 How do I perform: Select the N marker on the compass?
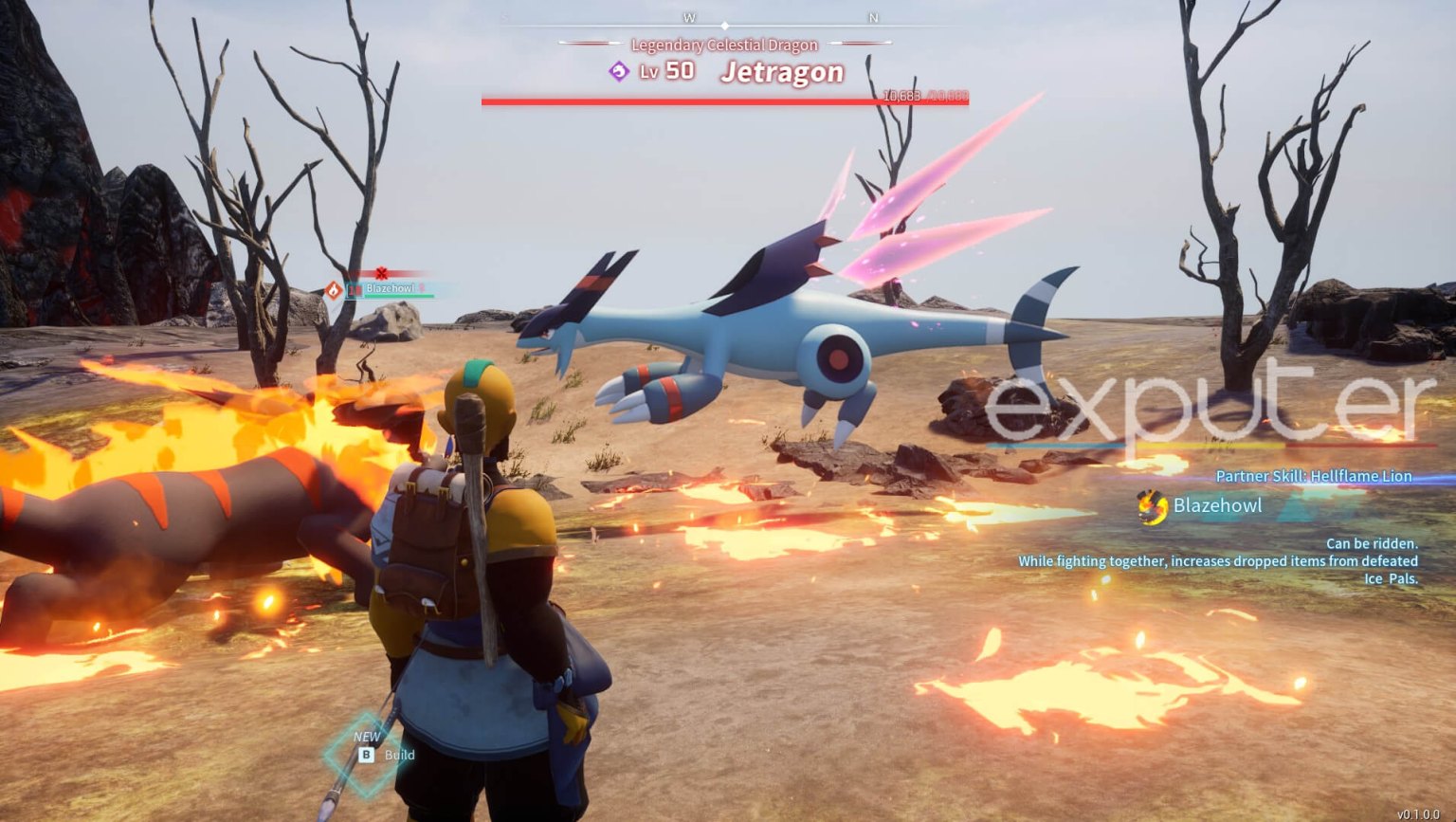(872, 16)
